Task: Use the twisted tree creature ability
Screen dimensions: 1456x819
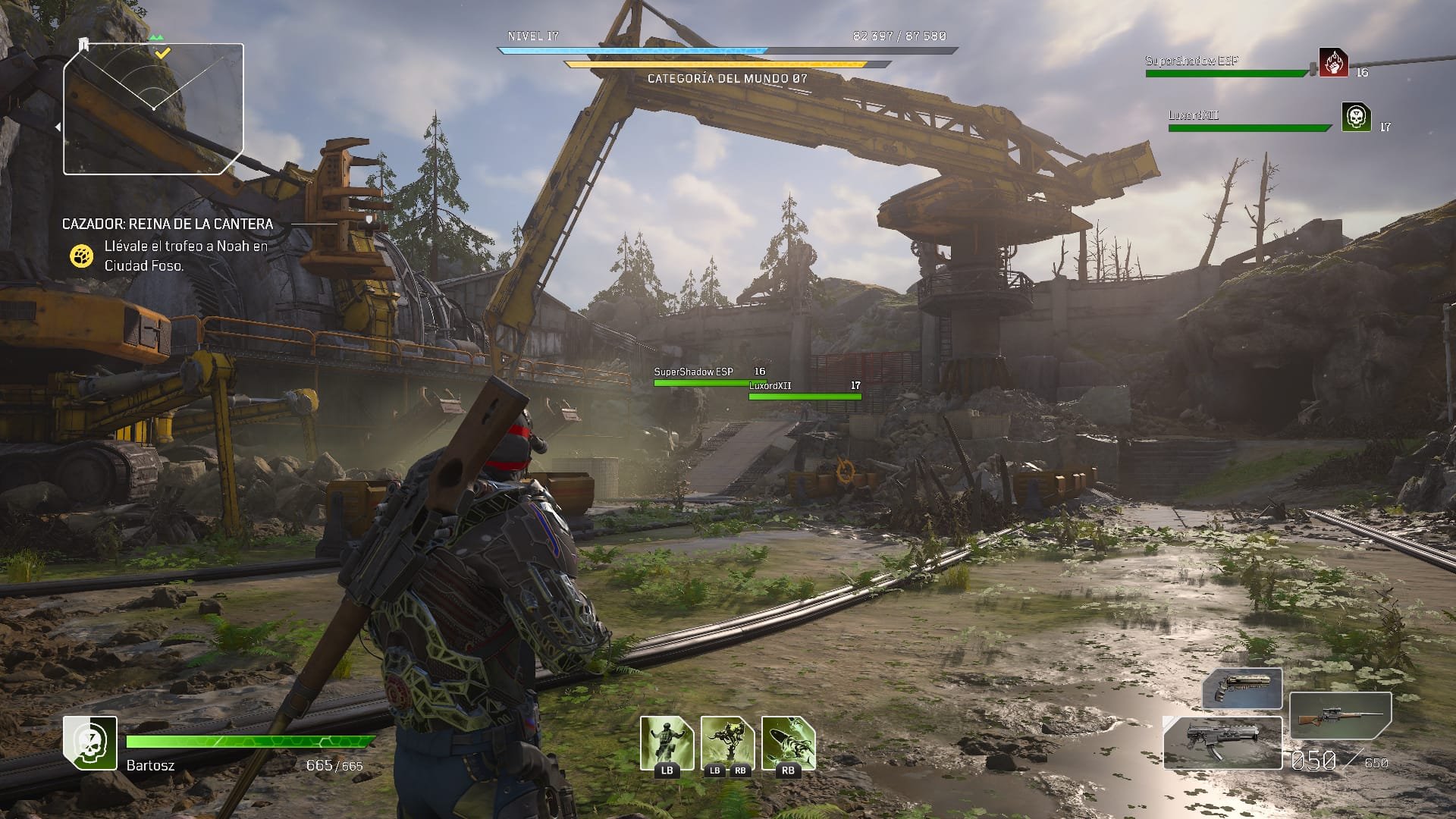Action: [x=727, y=743]
